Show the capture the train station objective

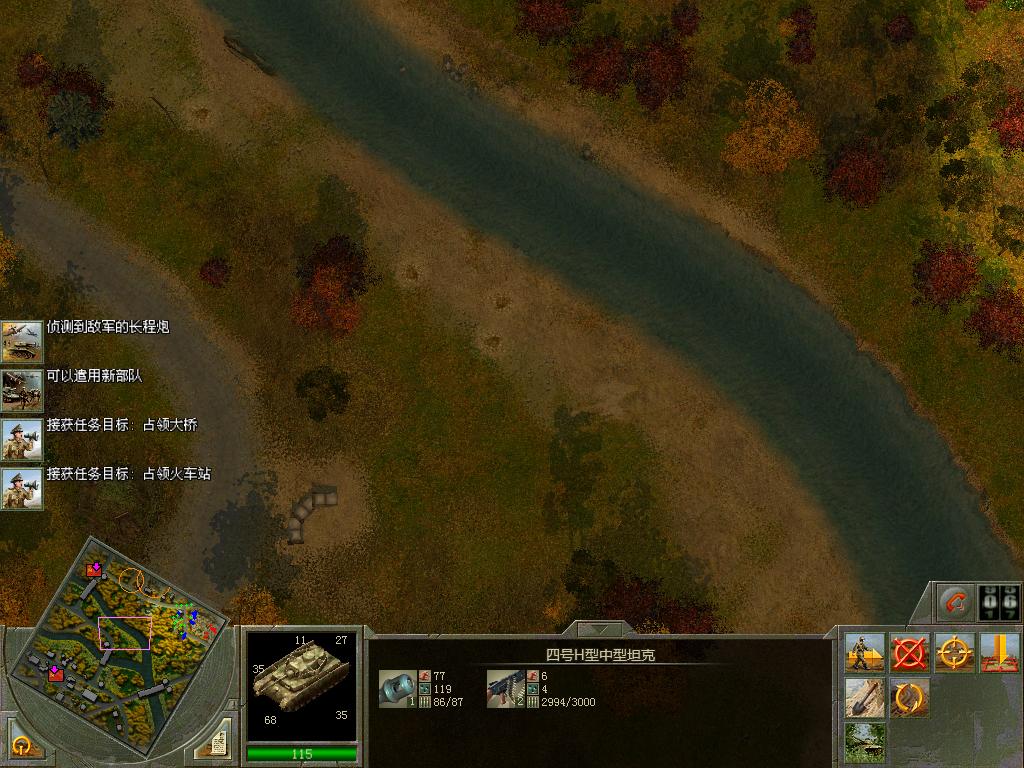pyautogui.click(x=21, y=489)
